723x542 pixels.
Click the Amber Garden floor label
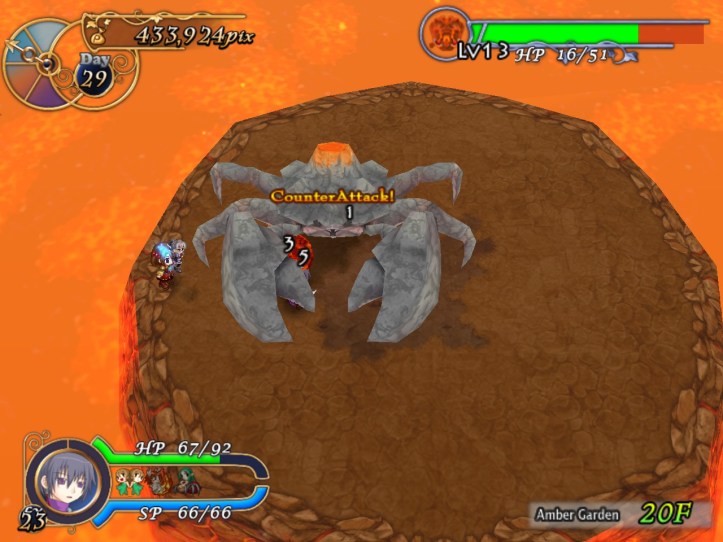[577, 515]
